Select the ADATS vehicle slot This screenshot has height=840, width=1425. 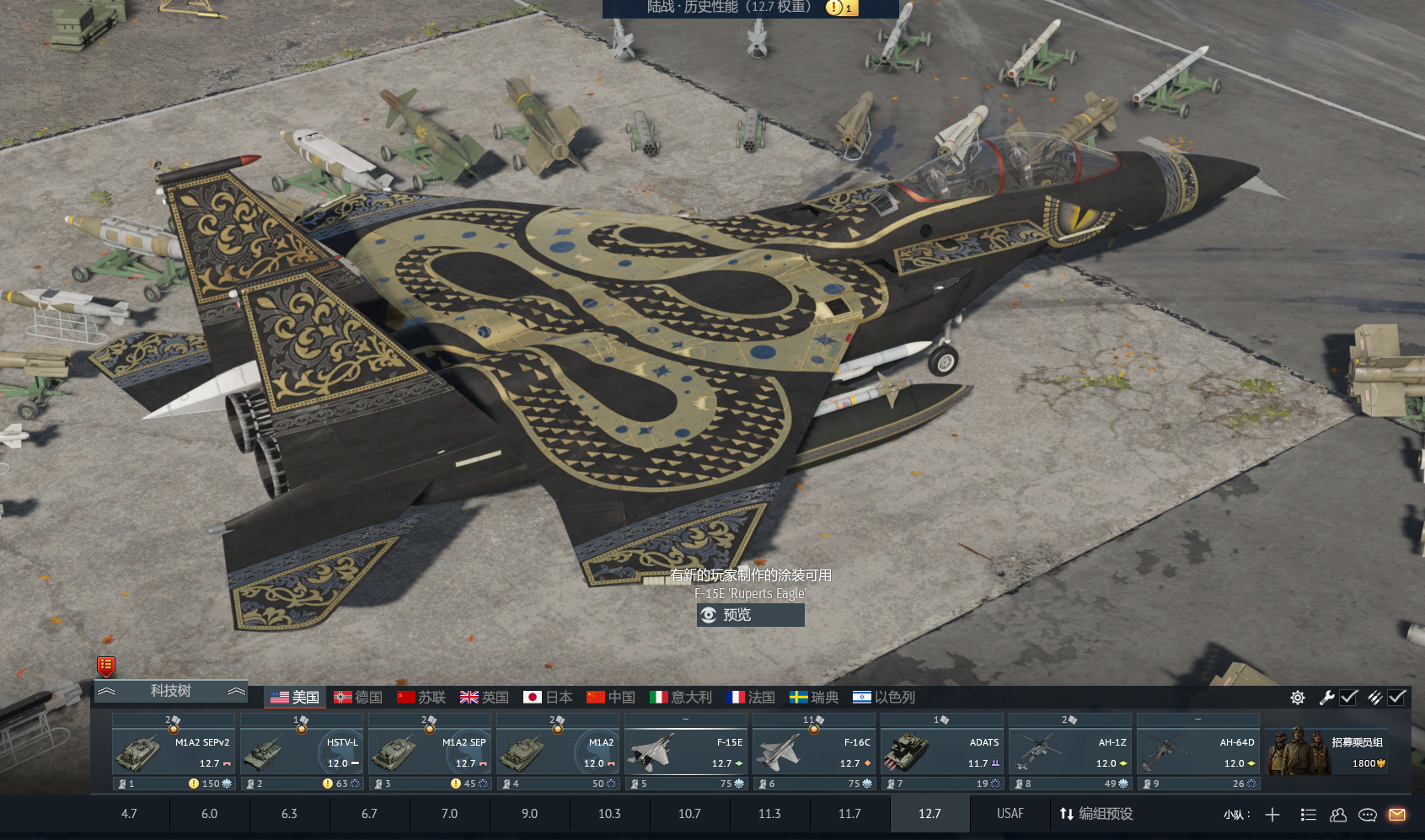coord(942,752)
